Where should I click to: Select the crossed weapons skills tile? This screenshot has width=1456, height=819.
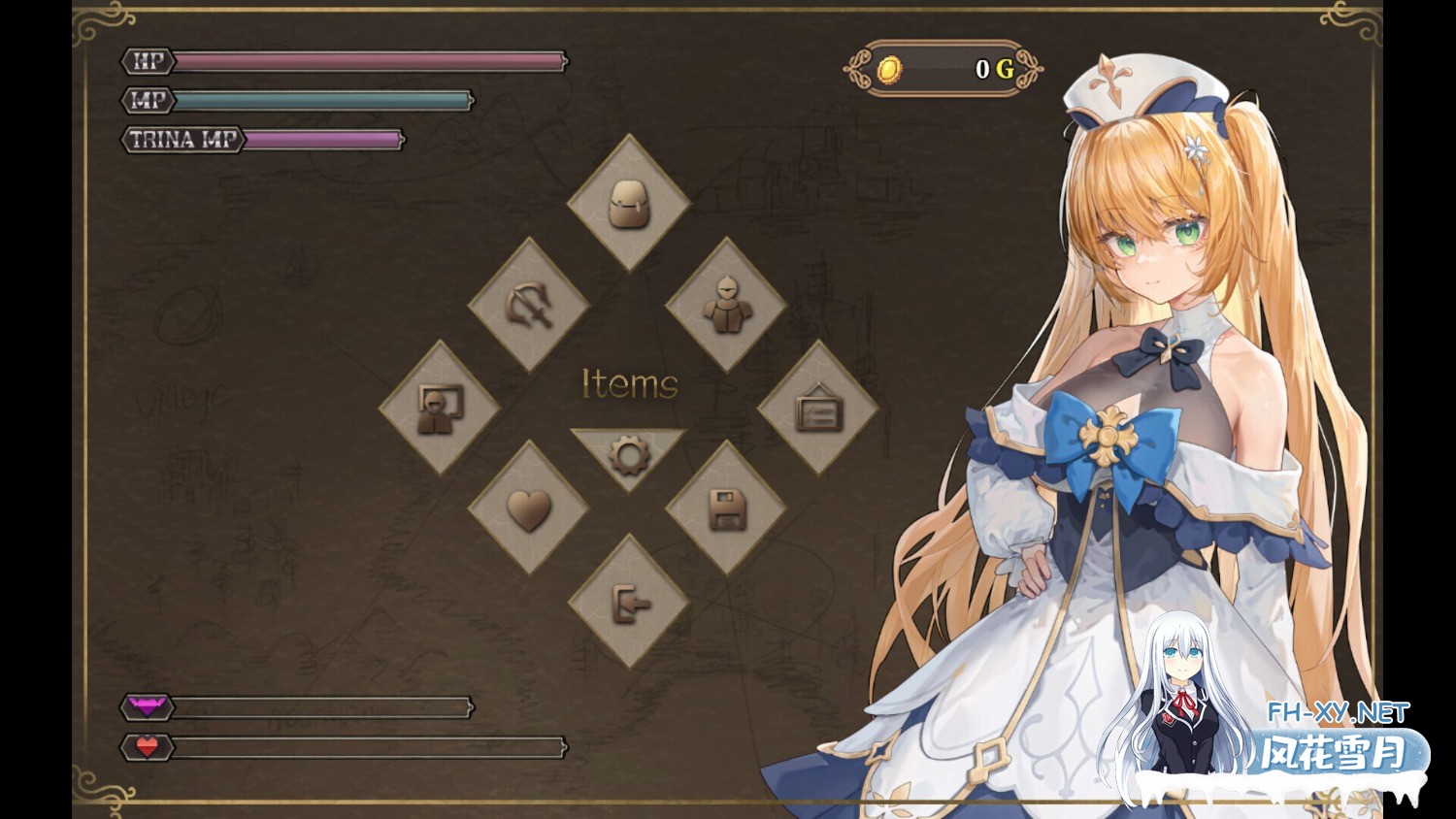coord(529,305)
